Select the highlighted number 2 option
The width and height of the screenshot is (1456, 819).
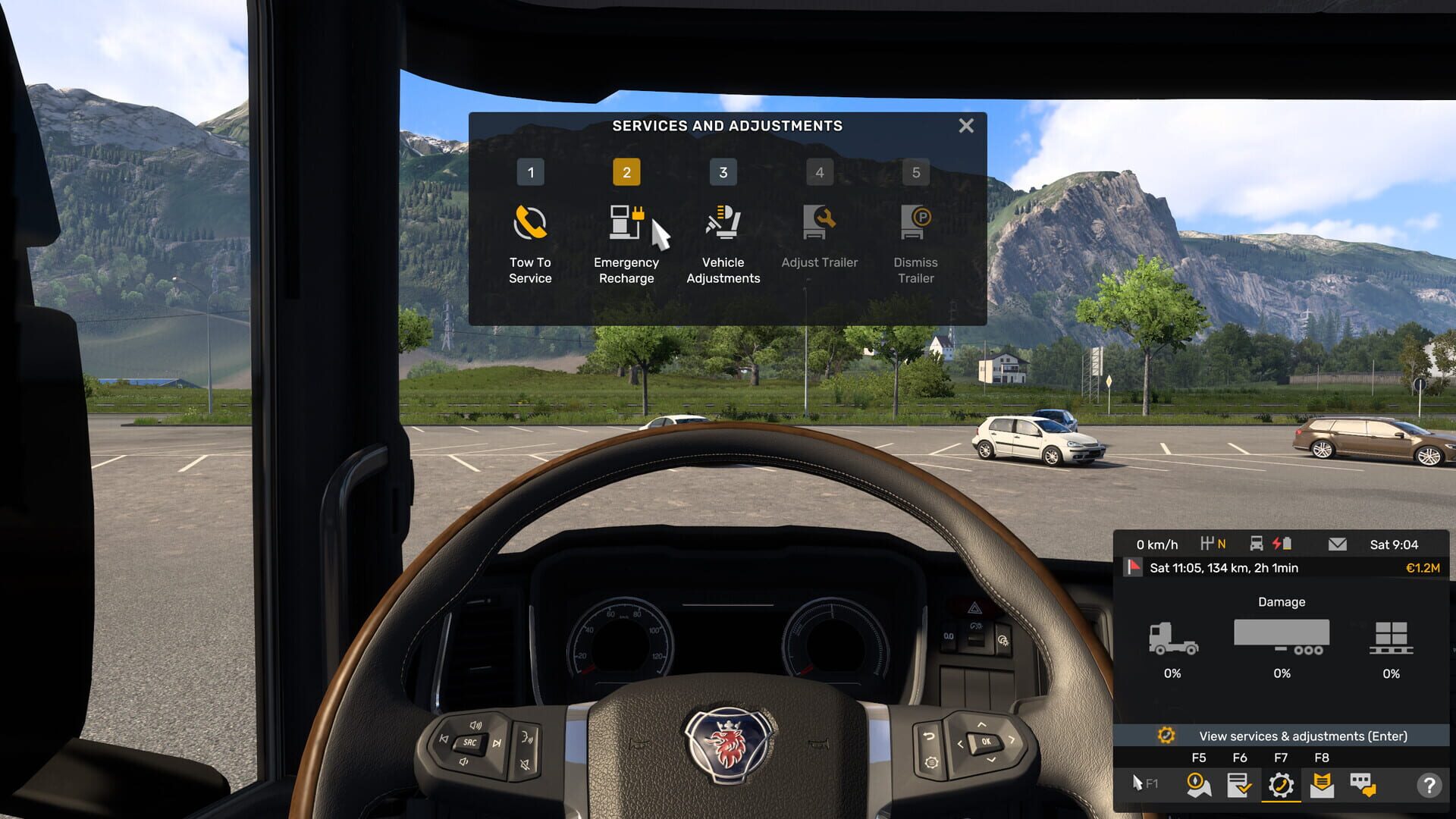[x=626, y=172]
